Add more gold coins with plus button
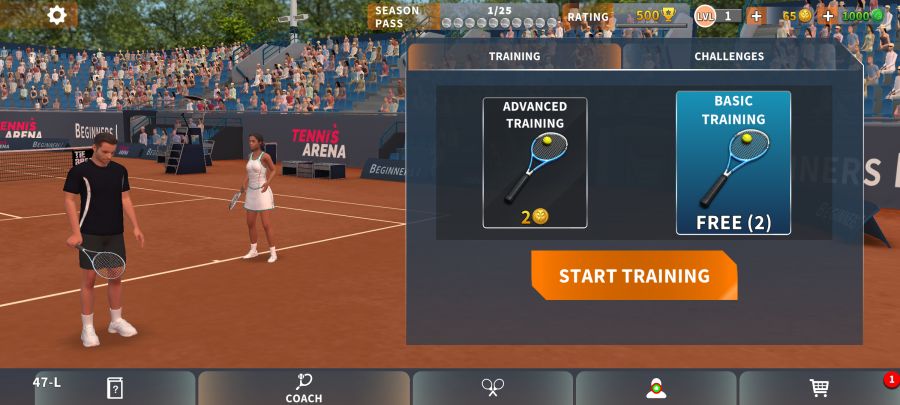The width and height of the screenshot is (900, 405). point(756,16)
